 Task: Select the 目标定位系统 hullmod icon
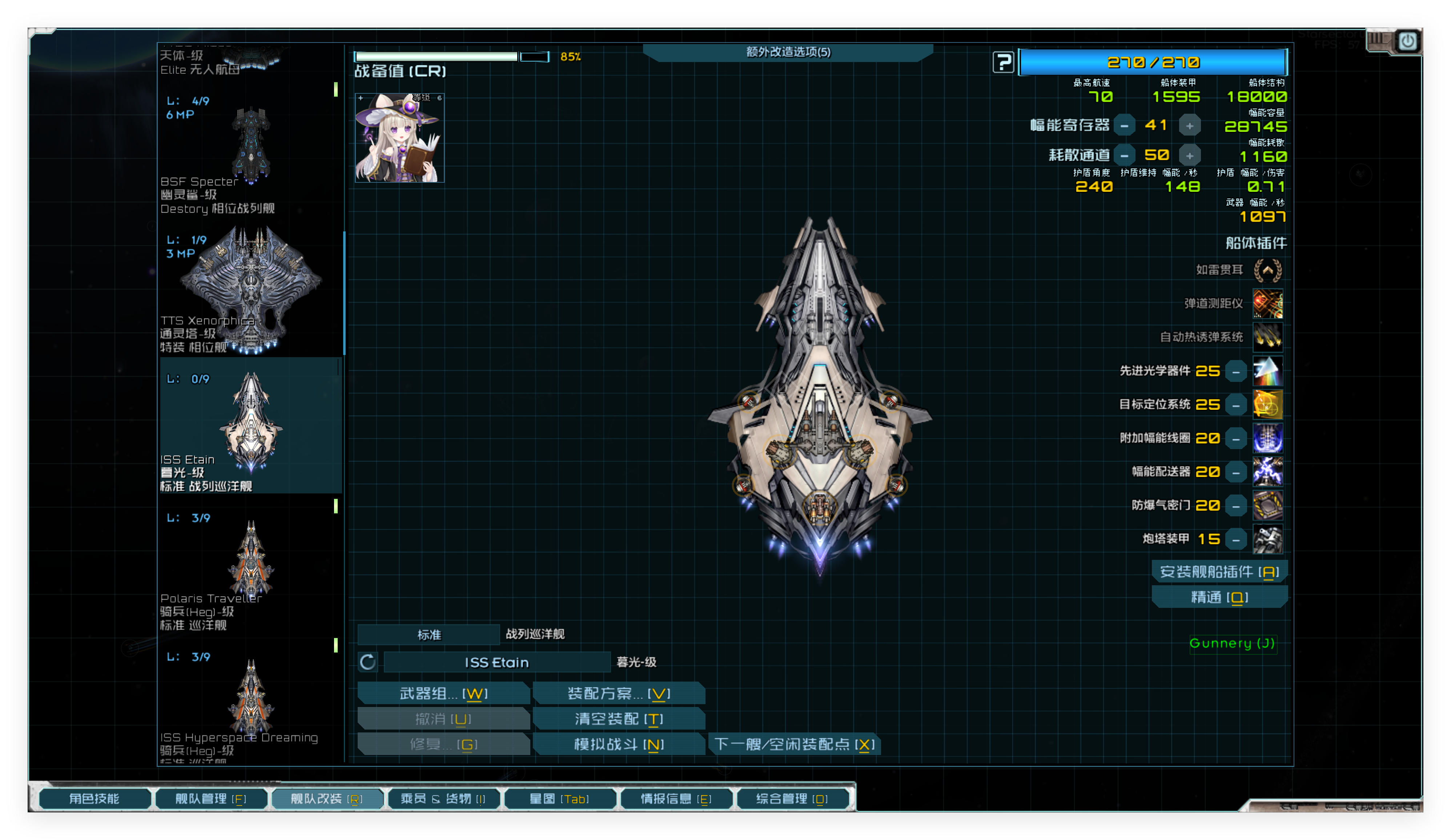pos(1268,404)
